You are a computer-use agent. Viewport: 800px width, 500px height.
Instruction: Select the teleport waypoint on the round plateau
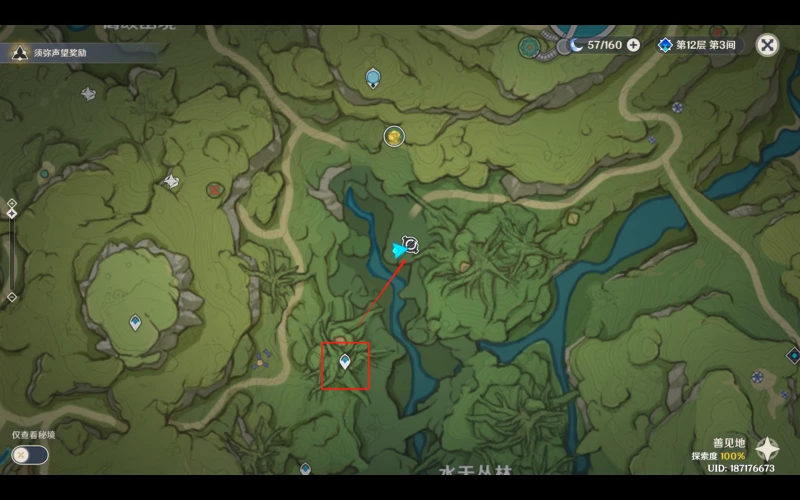tap(135, 322)
